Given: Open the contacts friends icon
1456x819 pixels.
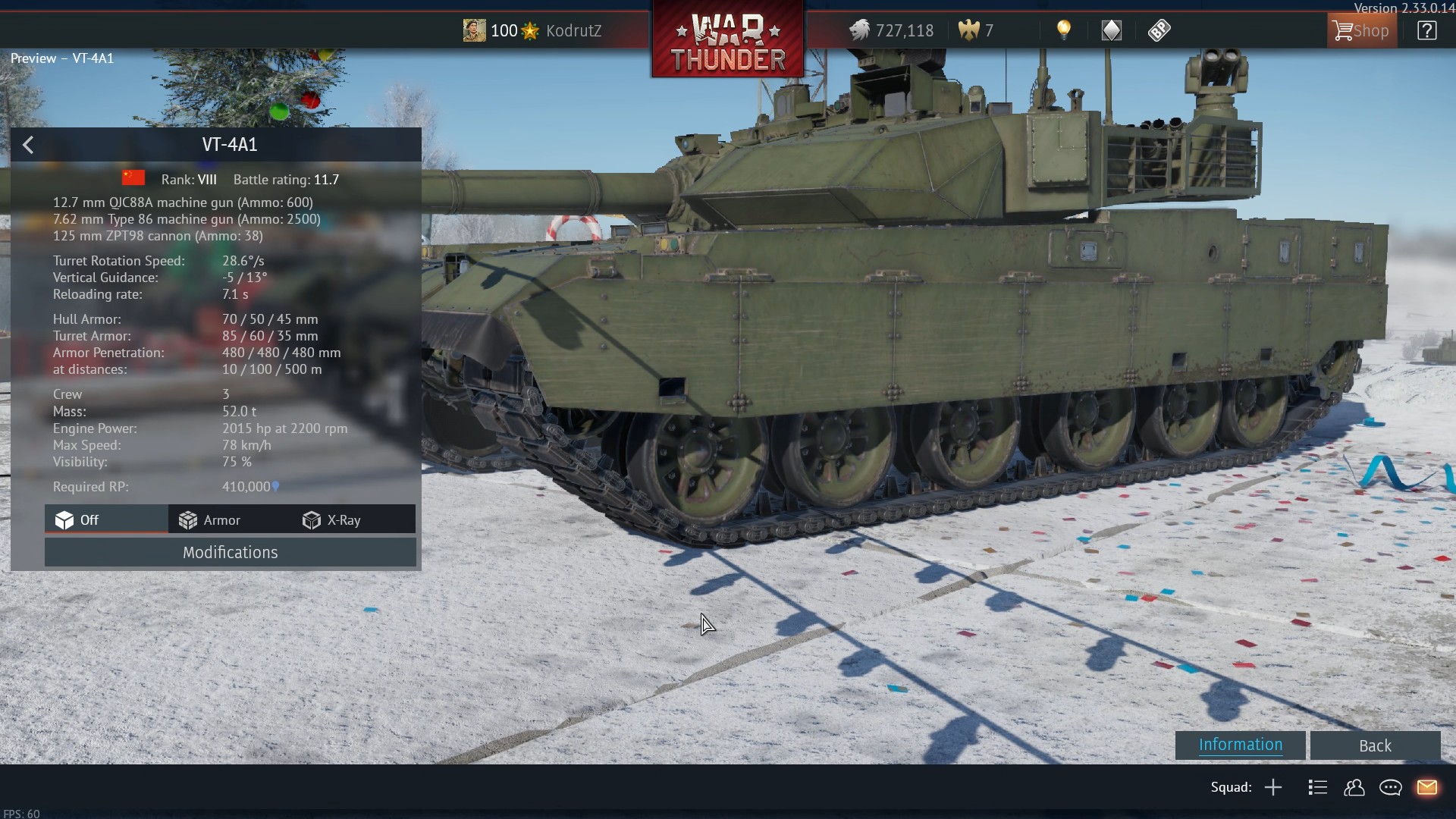Looking at the screenshot, I should coord(1354,787).
